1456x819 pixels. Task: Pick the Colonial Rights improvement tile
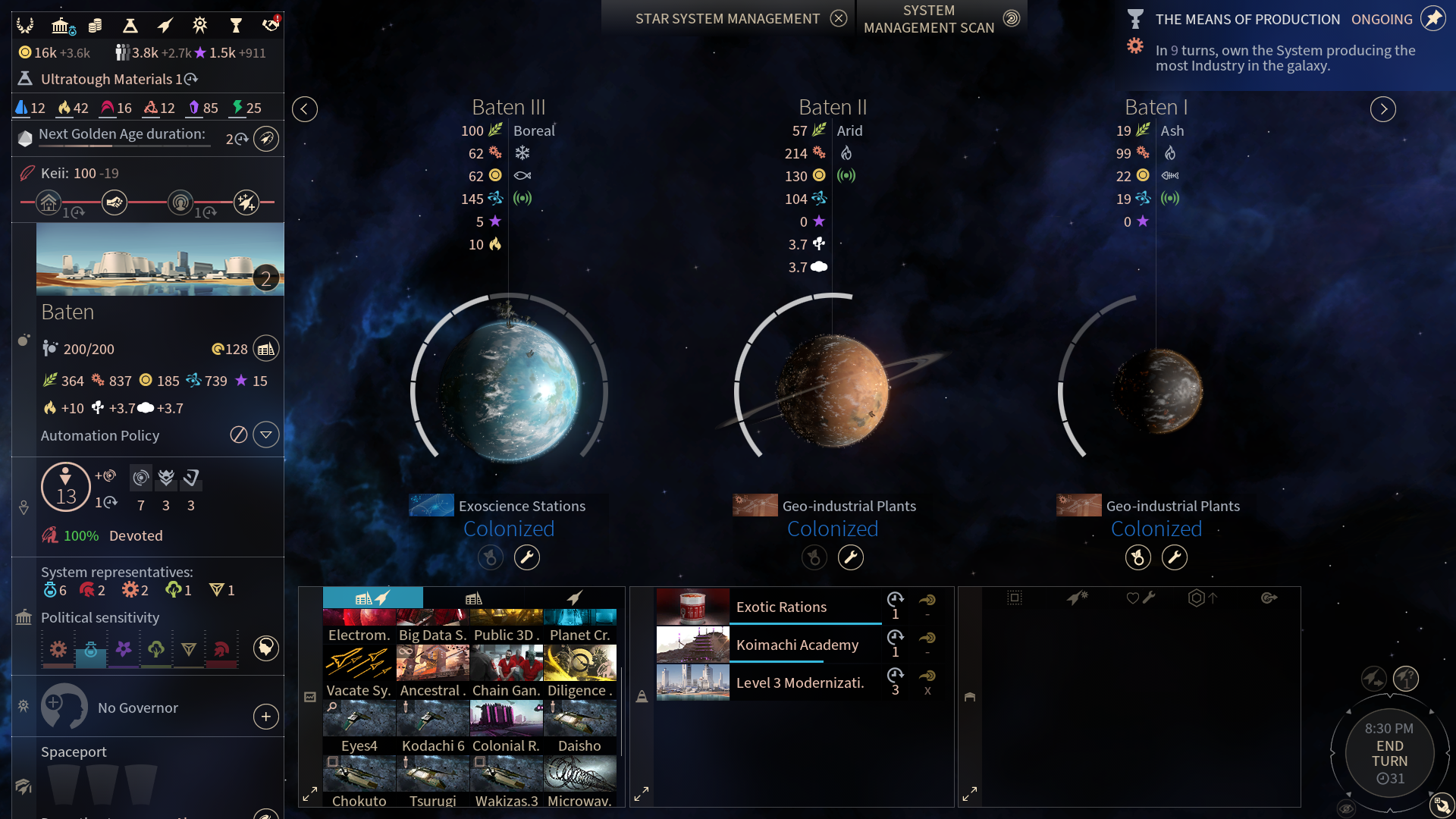(x=507, y=726)
